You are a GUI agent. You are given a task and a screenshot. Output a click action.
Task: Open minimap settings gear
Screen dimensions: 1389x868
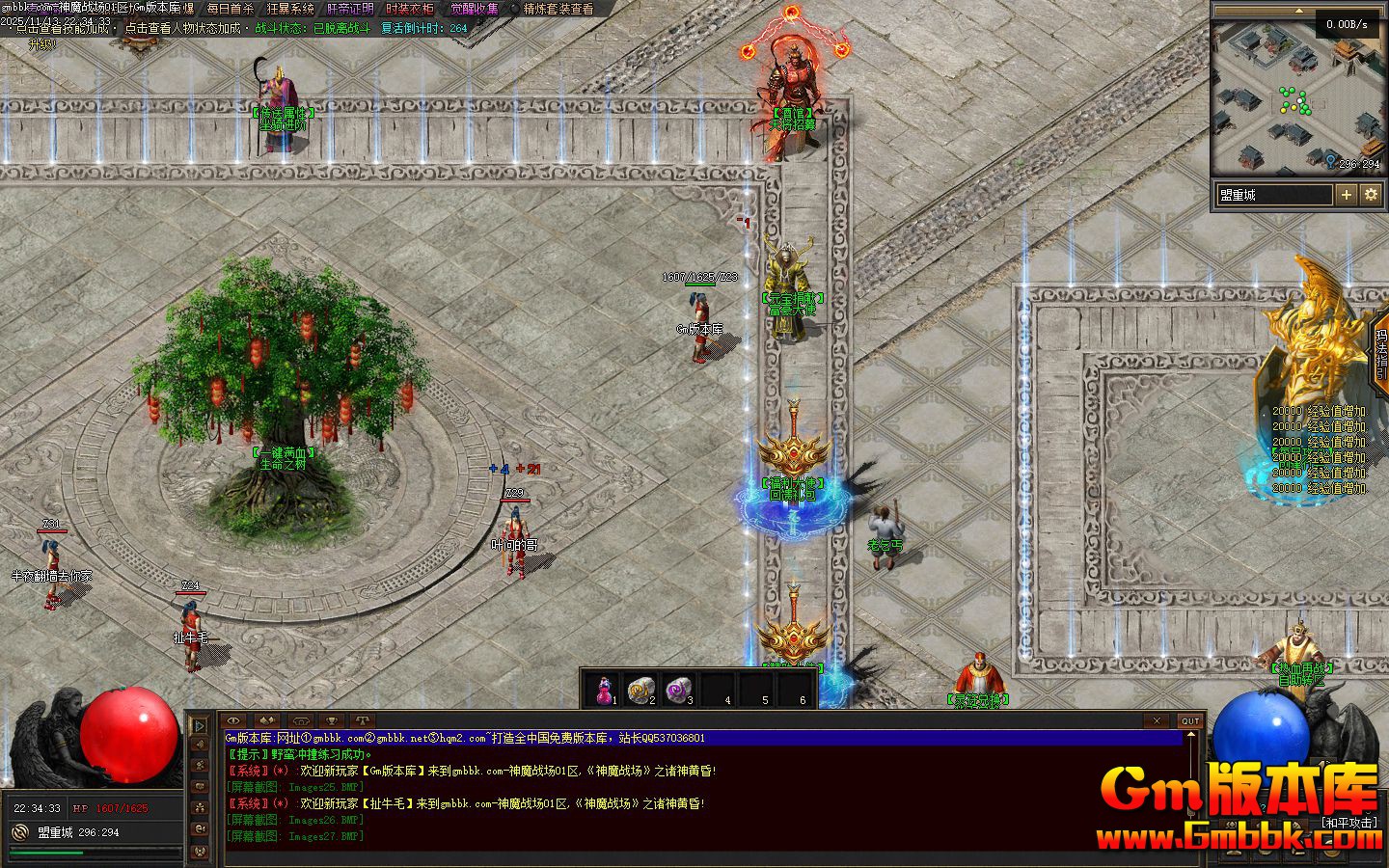pos(1371,195)
